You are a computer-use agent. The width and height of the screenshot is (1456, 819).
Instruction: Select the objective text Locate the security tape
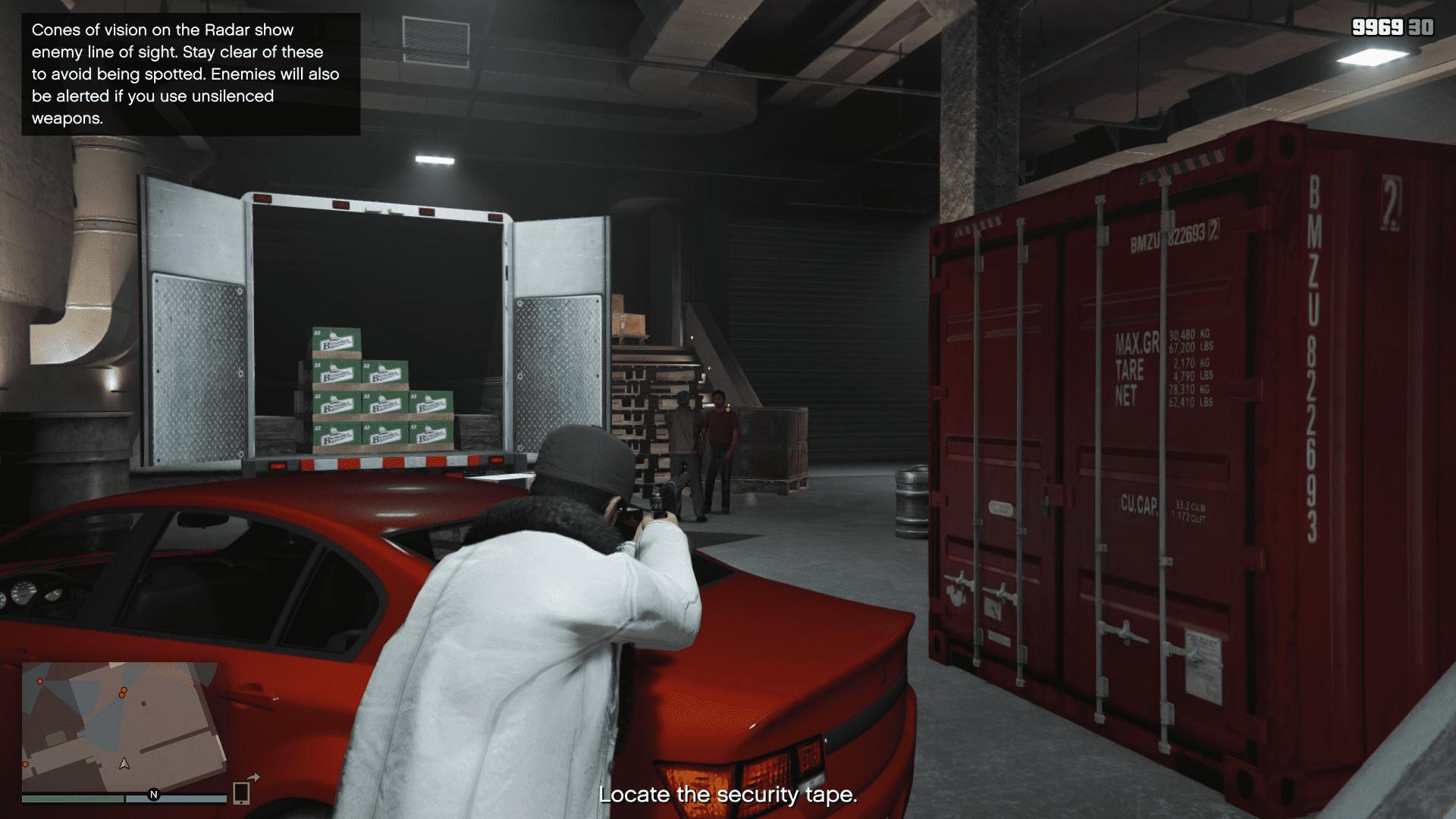click(x=727, y=795)
